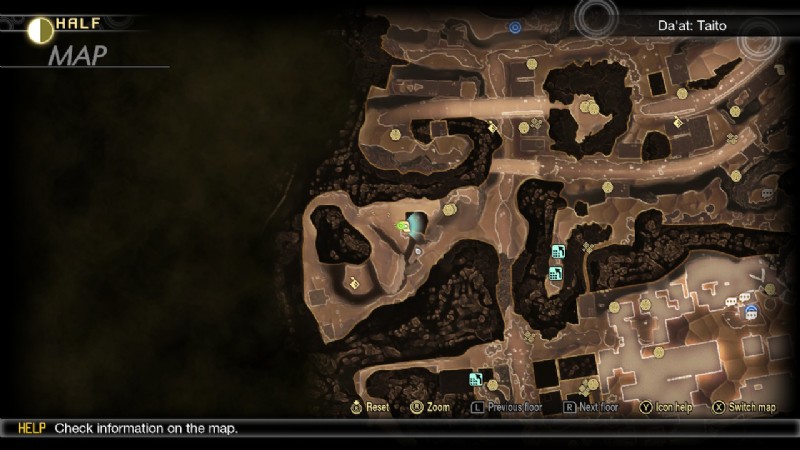Click the green player position marker
Viewport: 800px width, 450px height.
pyautogui.click(x=403, y=227)
